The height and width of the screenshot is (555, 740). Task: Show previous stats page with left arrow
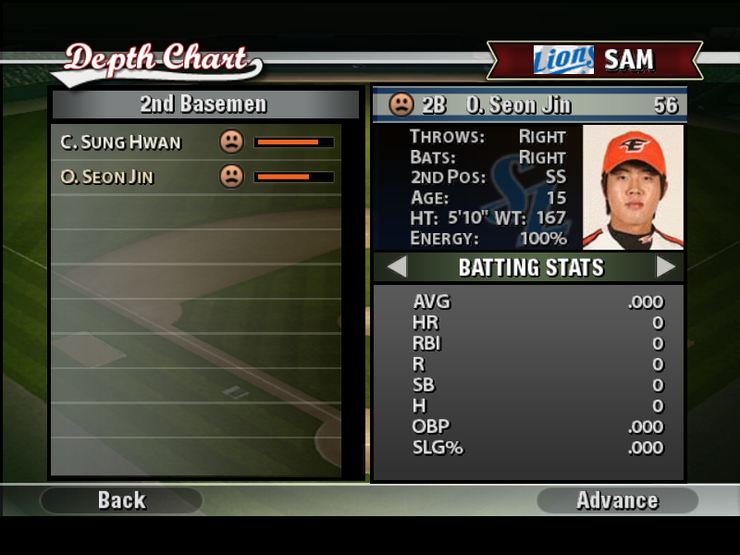(397, 267)
